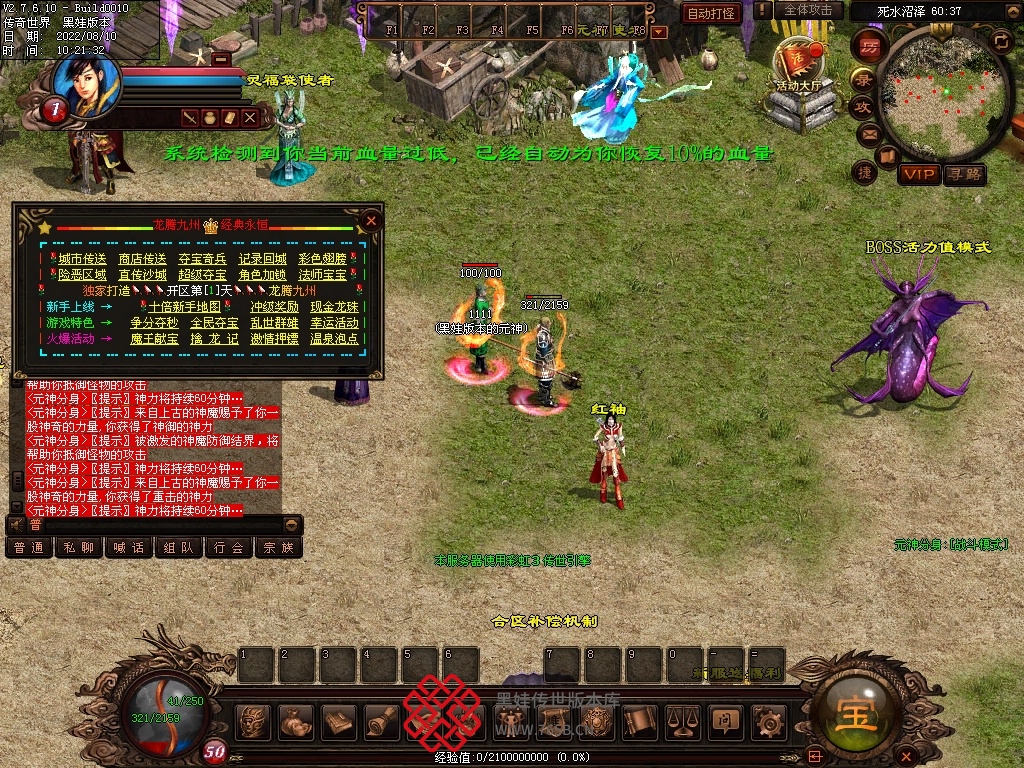1024x768 pixels.
Task: Click the 全体攻击 attack mode button
Action: tap(807, 10)
